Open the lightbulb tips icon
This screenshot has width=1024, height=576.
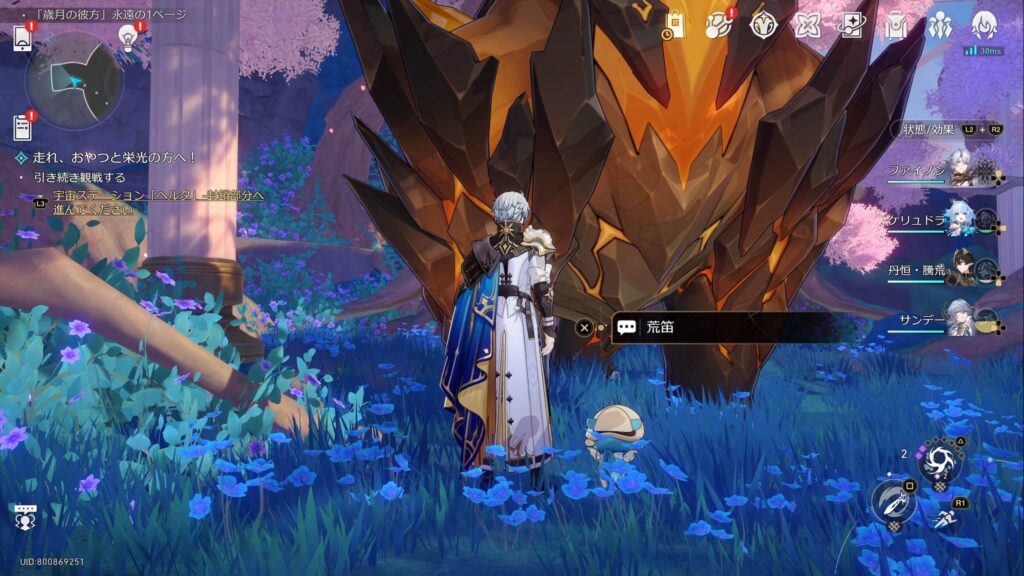click(128, 38)
